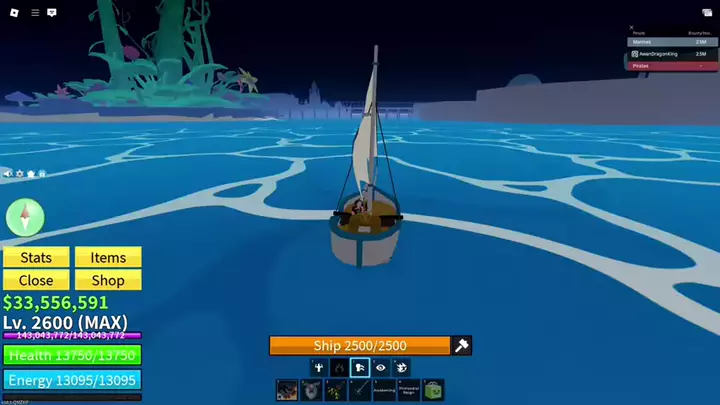Open the Stats panel

point(36,257)
